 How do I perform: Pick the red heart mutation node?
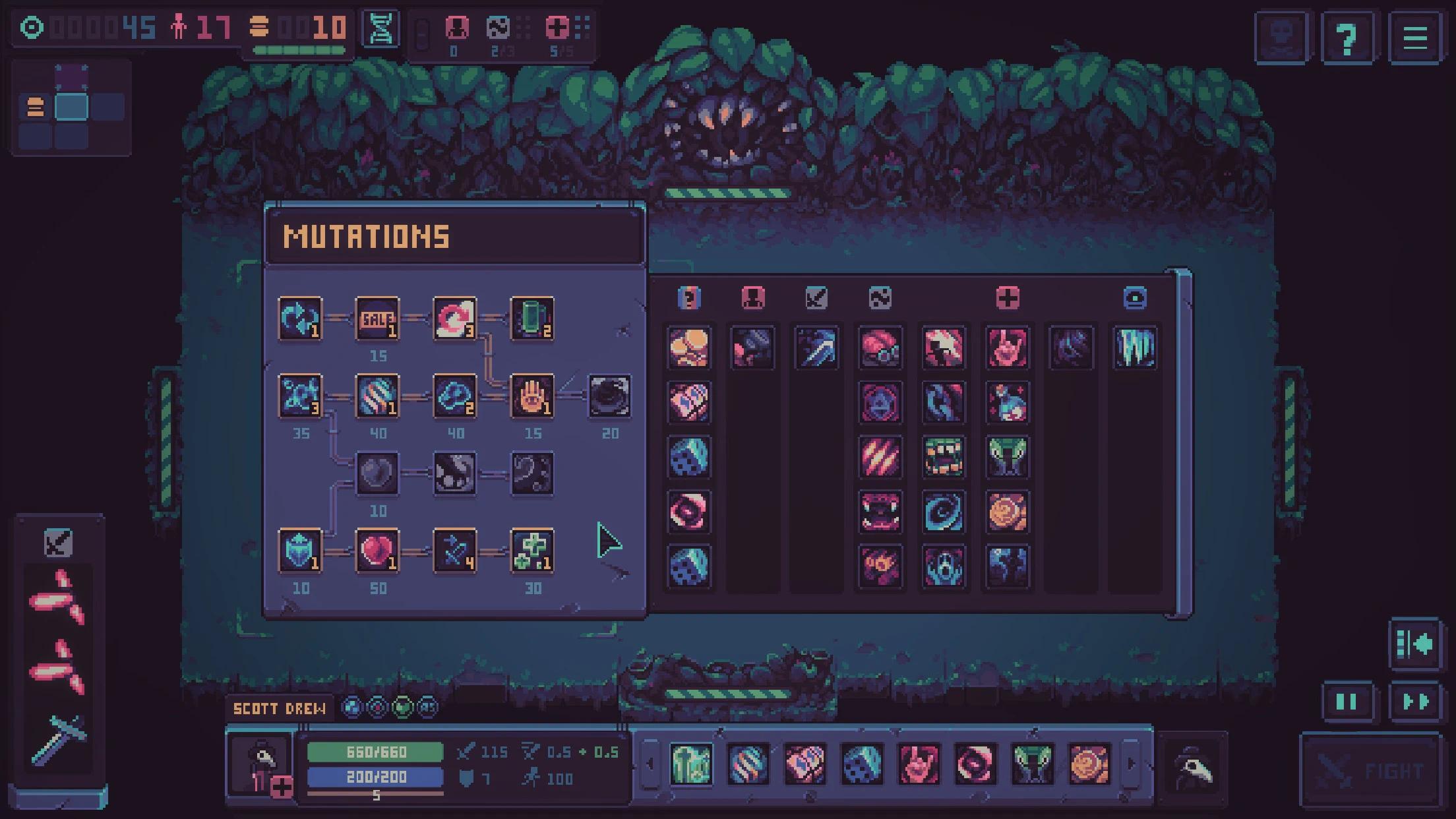377,551
